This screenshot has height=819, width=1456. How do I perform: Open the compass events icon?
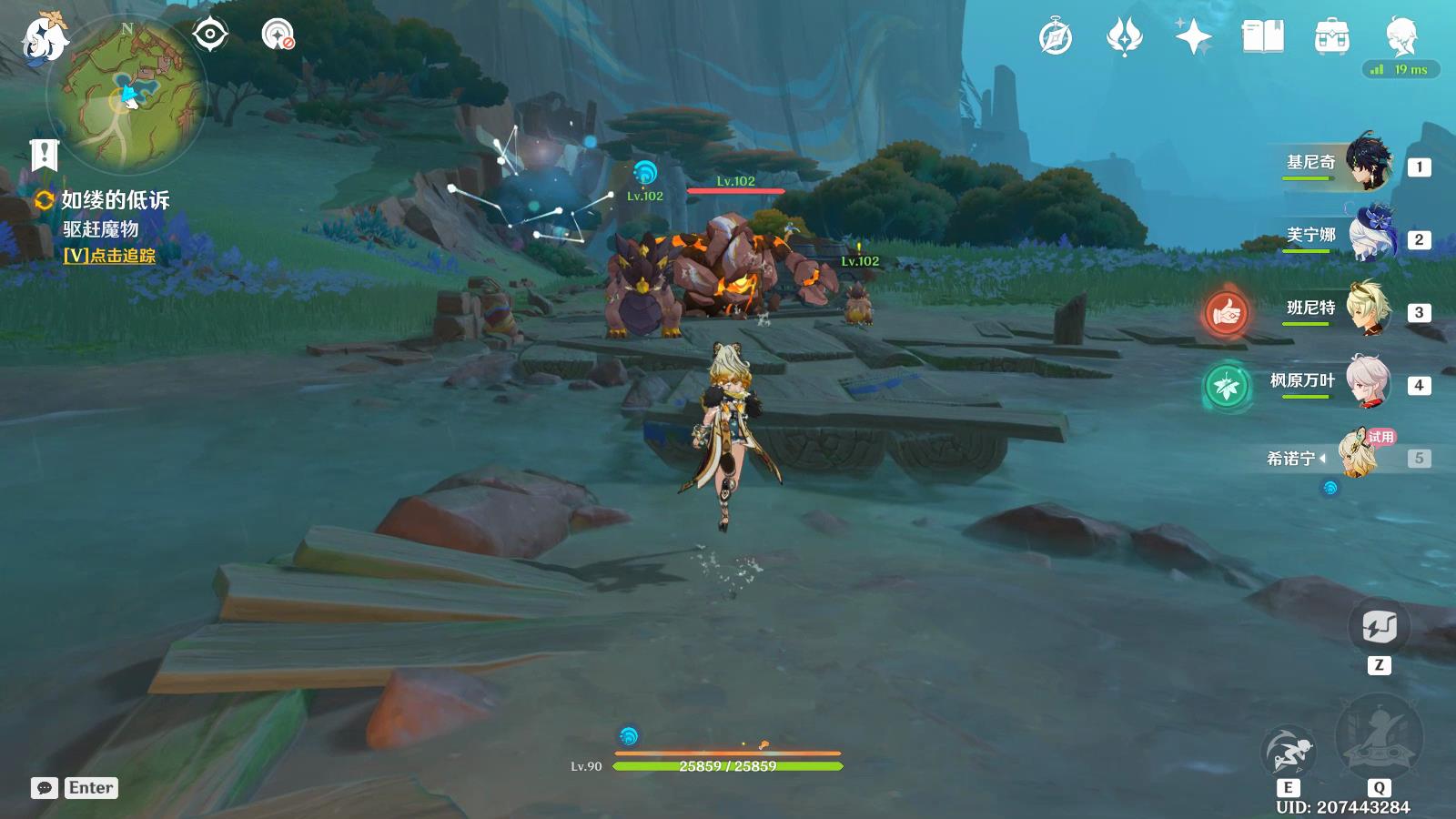[1056, 37]
